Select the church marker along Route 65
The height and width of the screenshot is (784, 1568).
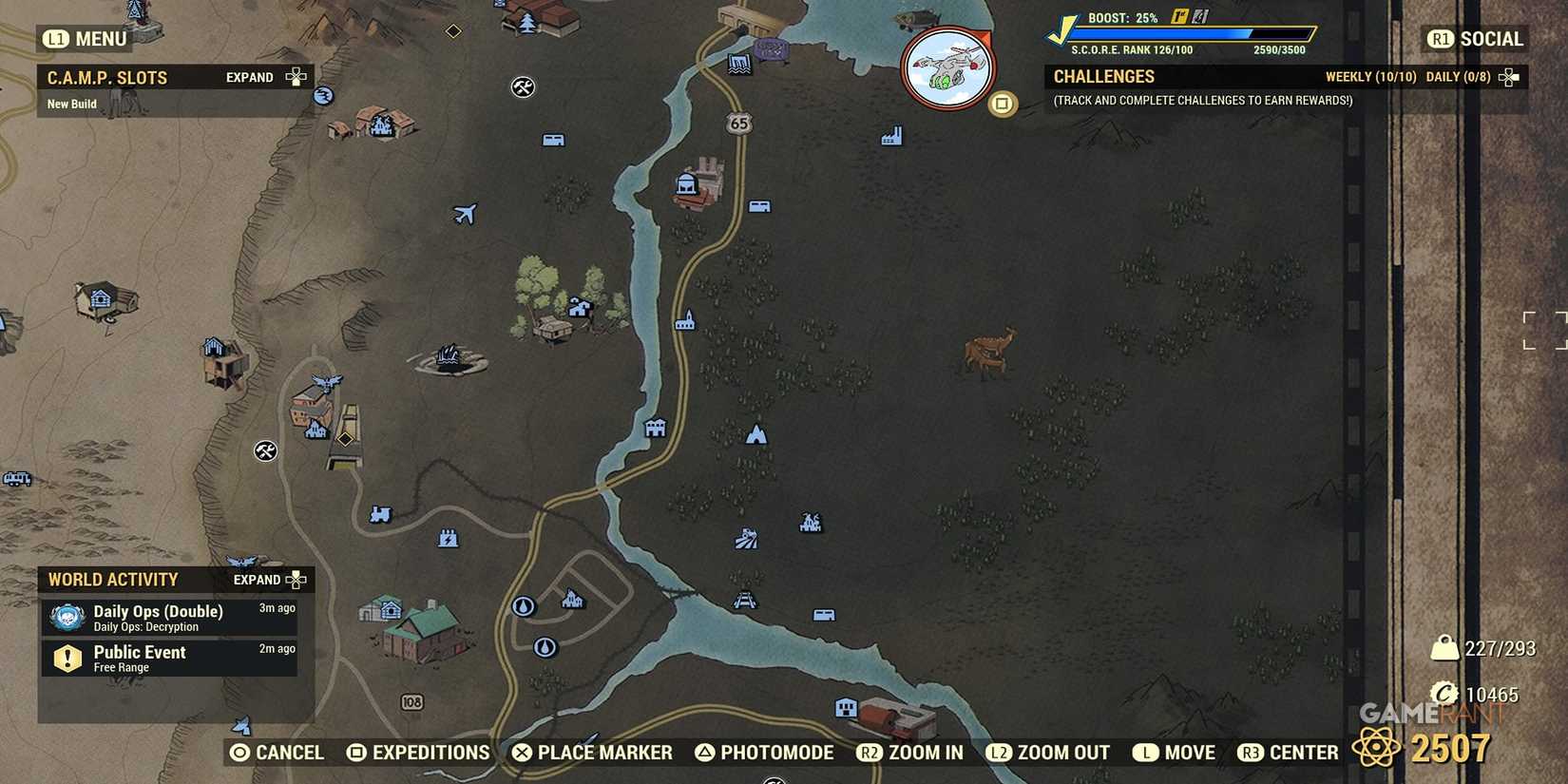(x=686, y=320)
